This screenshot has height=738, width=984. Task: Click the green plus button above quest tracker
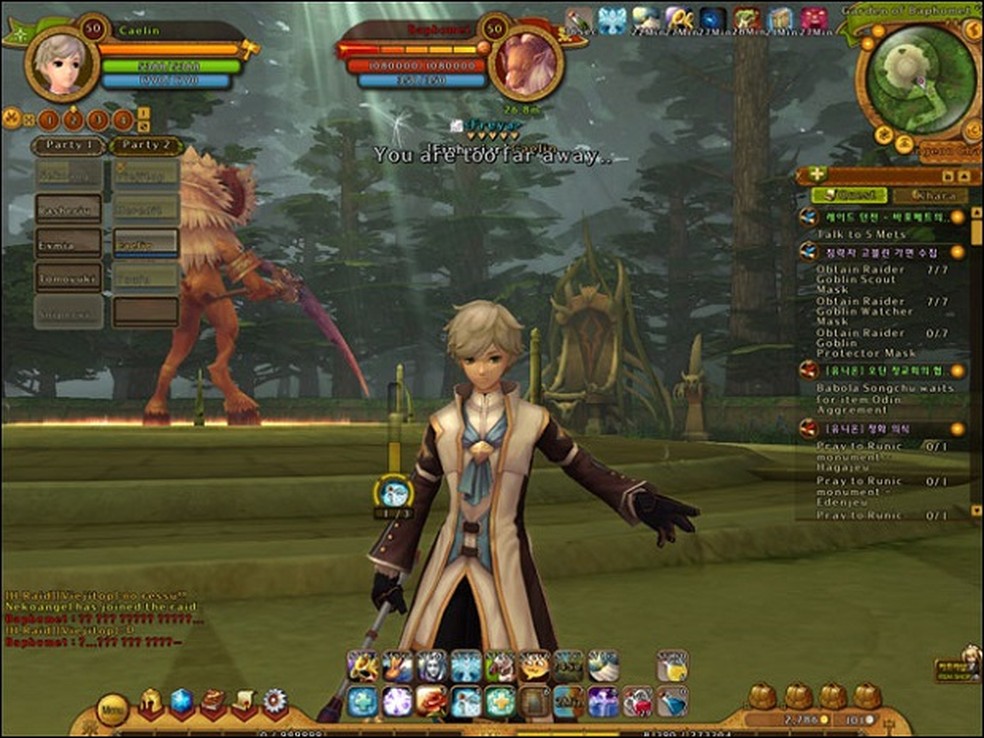(x=819, y=174)
